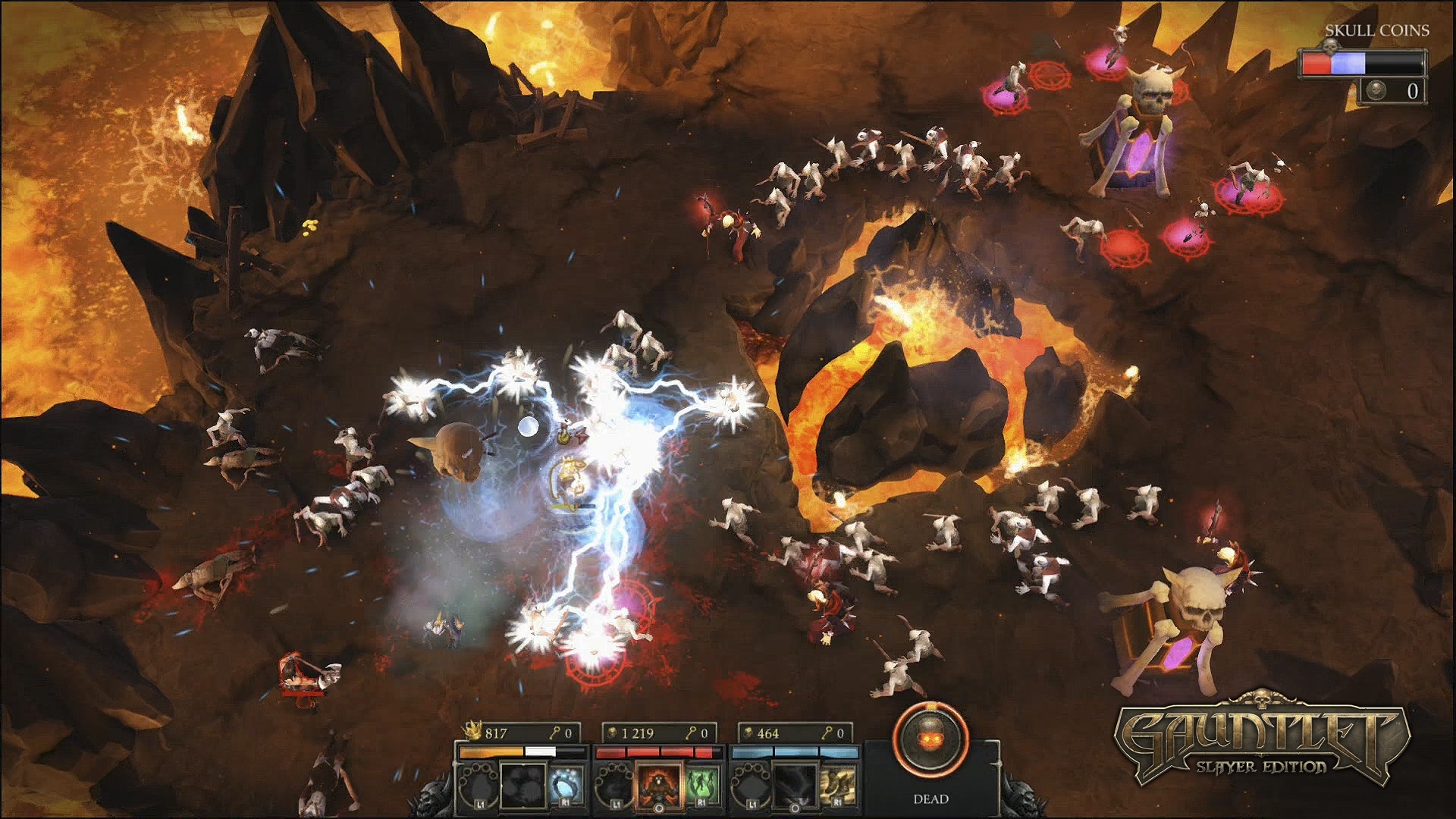Click the first player's L1 fist relic slot
The height and width of the screenshot is (819, 1456).
[x=478, y=785]
